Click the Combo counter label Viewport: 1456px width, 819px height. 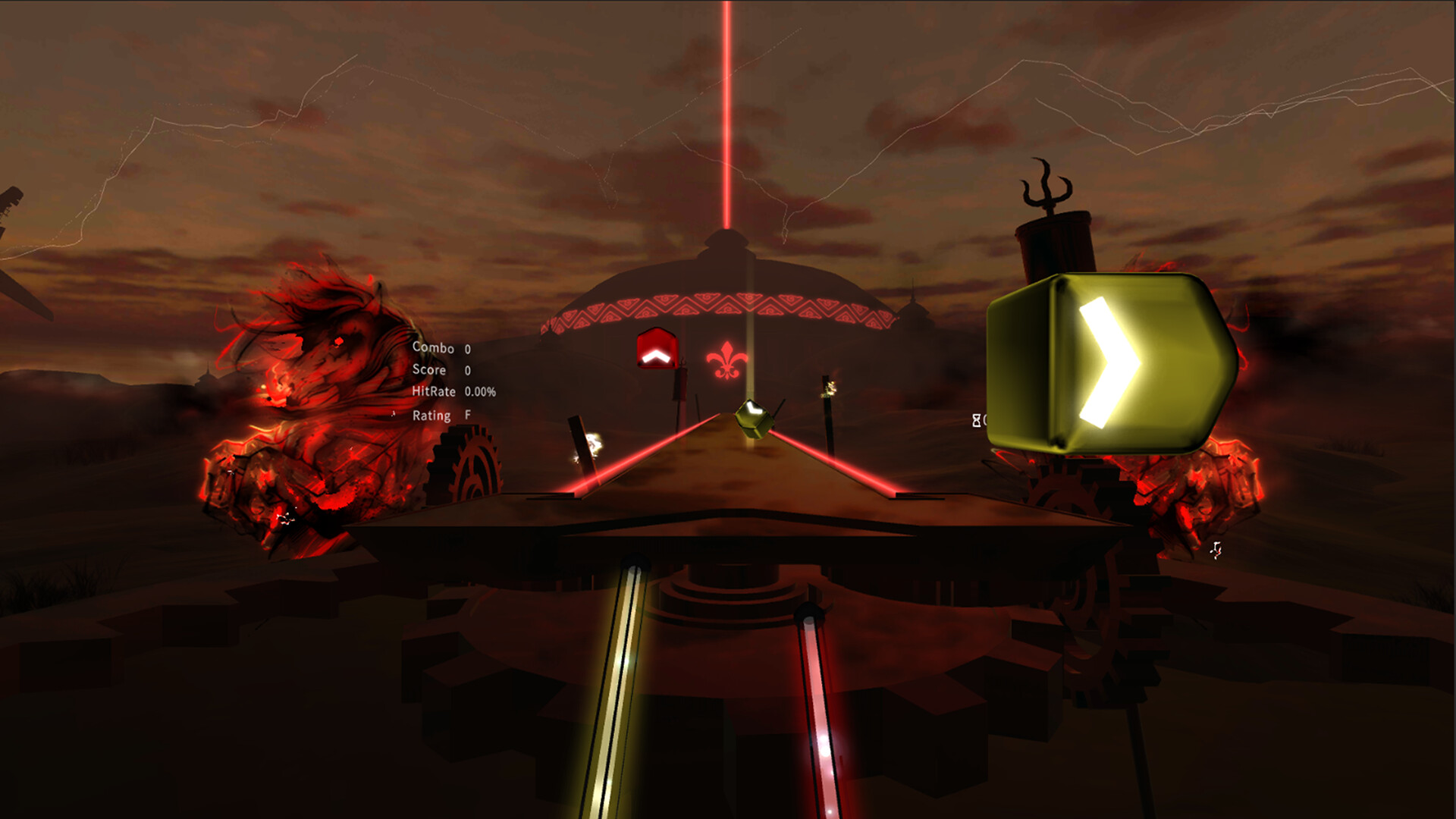click(x=432, y=349)
